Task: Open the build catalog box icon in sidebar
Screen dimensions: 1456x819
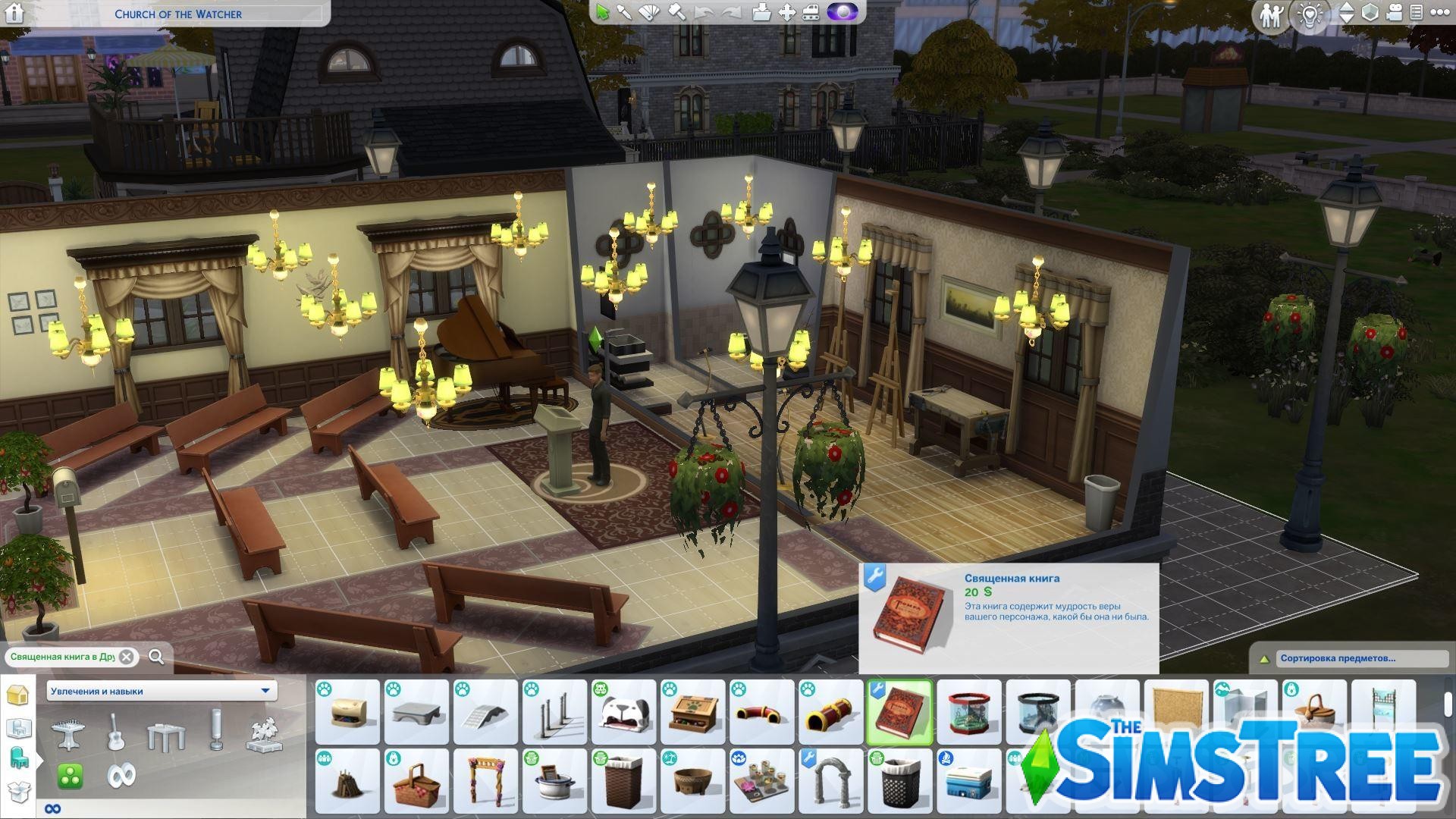Action: (20, 792)
